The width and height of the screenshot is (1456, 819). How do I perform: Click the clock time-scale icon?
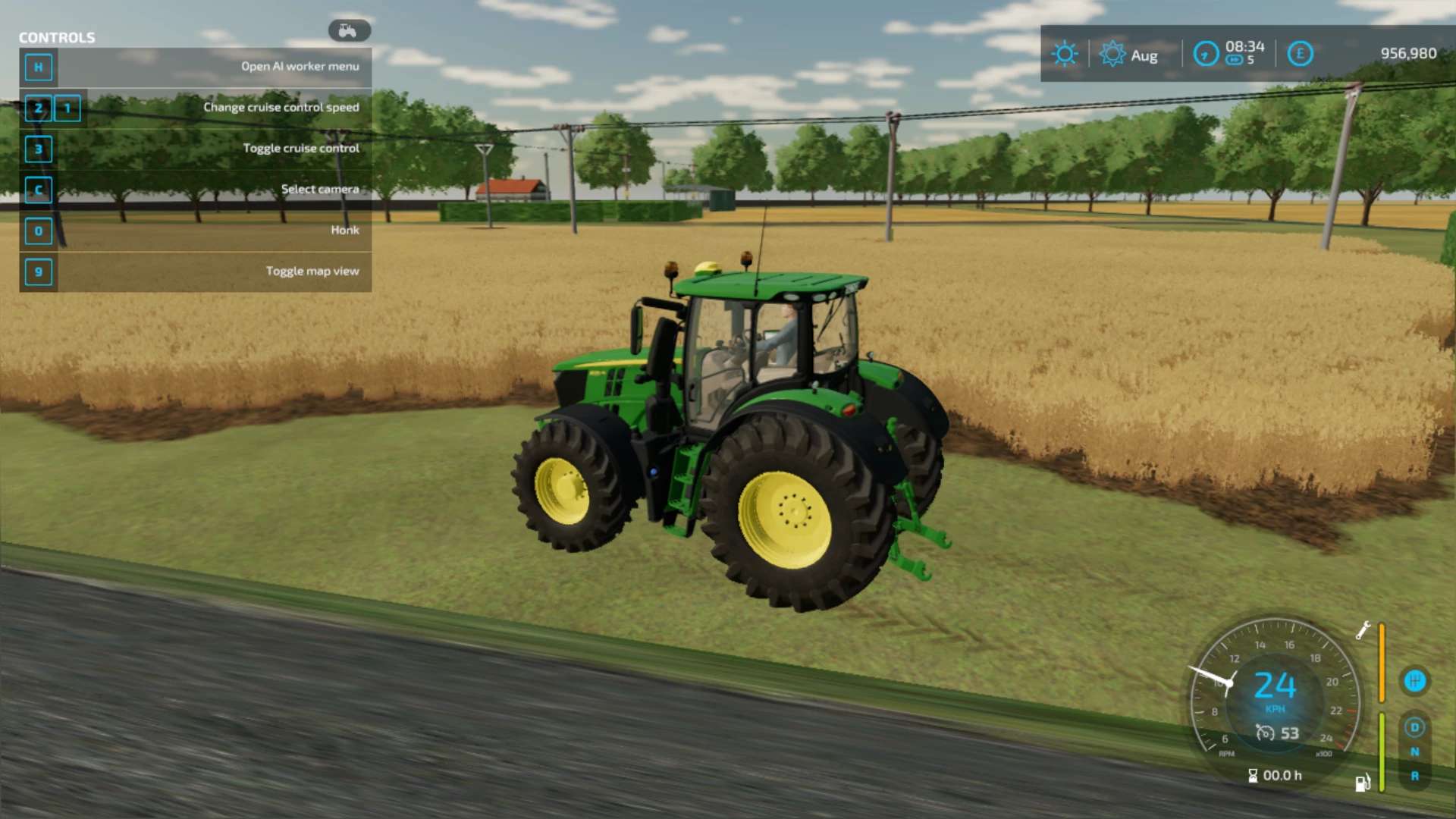1206,54
